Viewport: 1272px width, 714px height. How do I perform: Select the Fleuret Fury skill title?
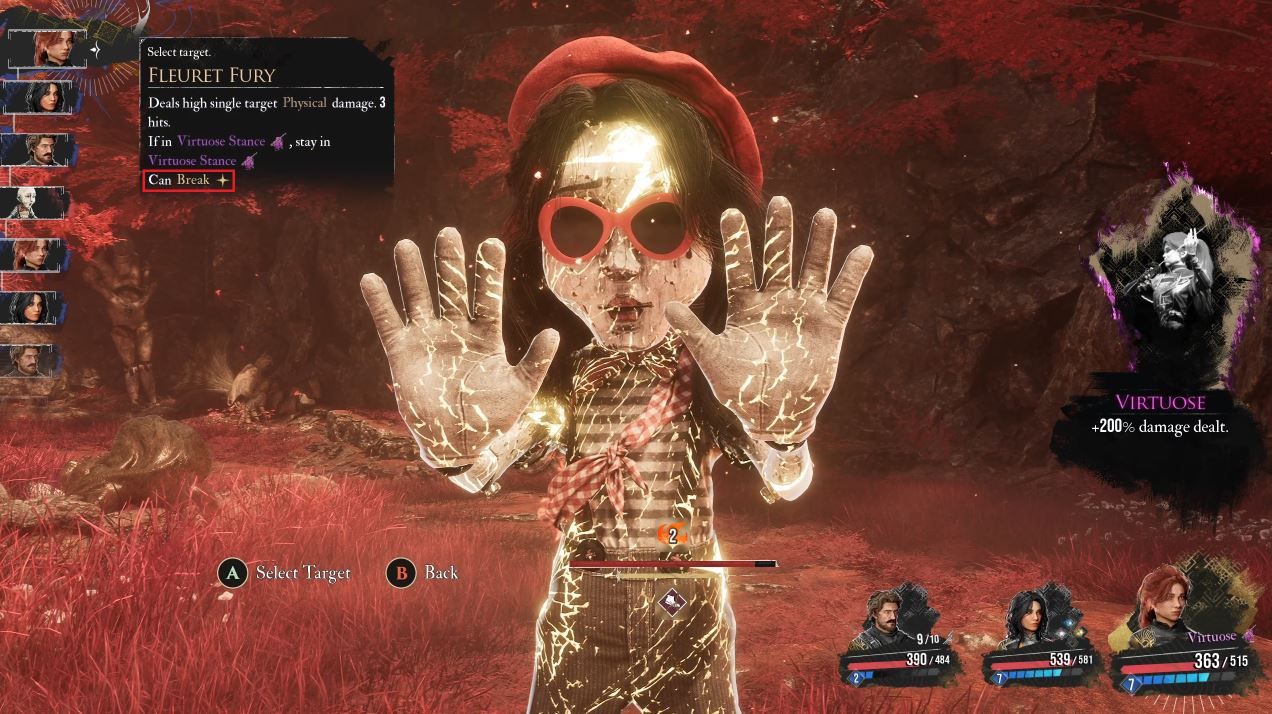click(x=211, y=75)
